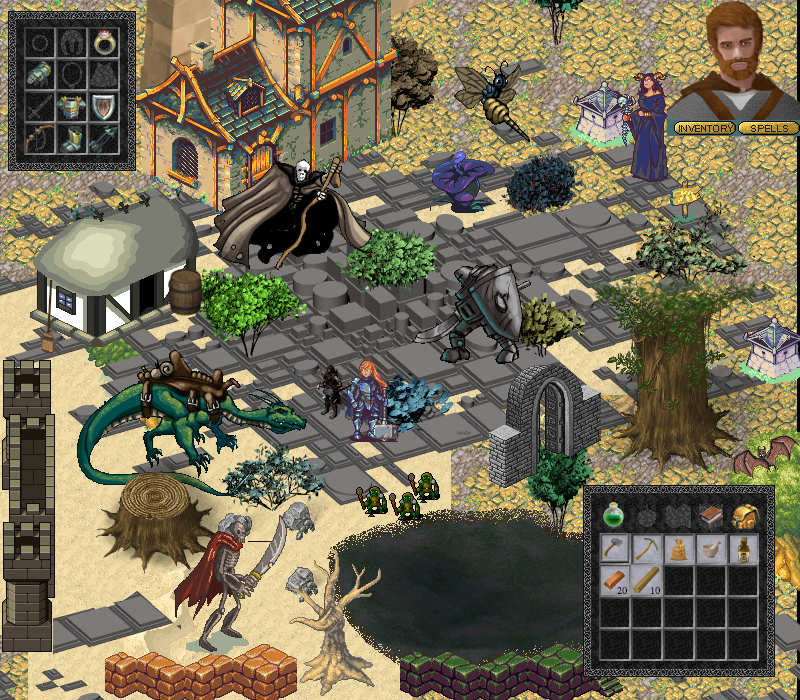Click the equipped chest armor slot
800x700 pixels.
click(72, 108)
